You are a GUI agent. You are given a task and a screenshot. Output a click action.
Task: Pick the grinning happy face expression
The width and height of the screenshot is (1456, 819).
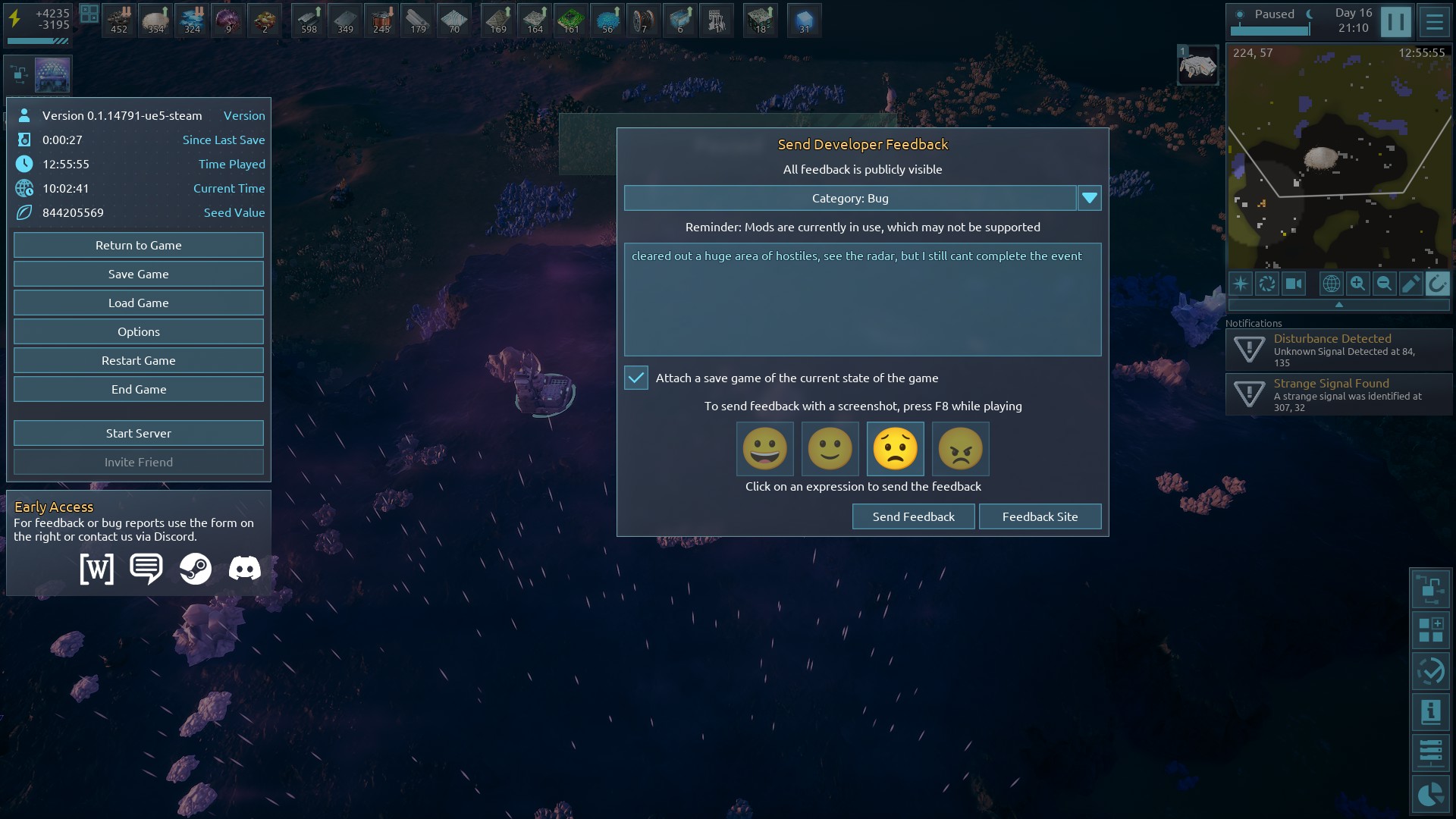pyautogui.click(x=765, y=448)
